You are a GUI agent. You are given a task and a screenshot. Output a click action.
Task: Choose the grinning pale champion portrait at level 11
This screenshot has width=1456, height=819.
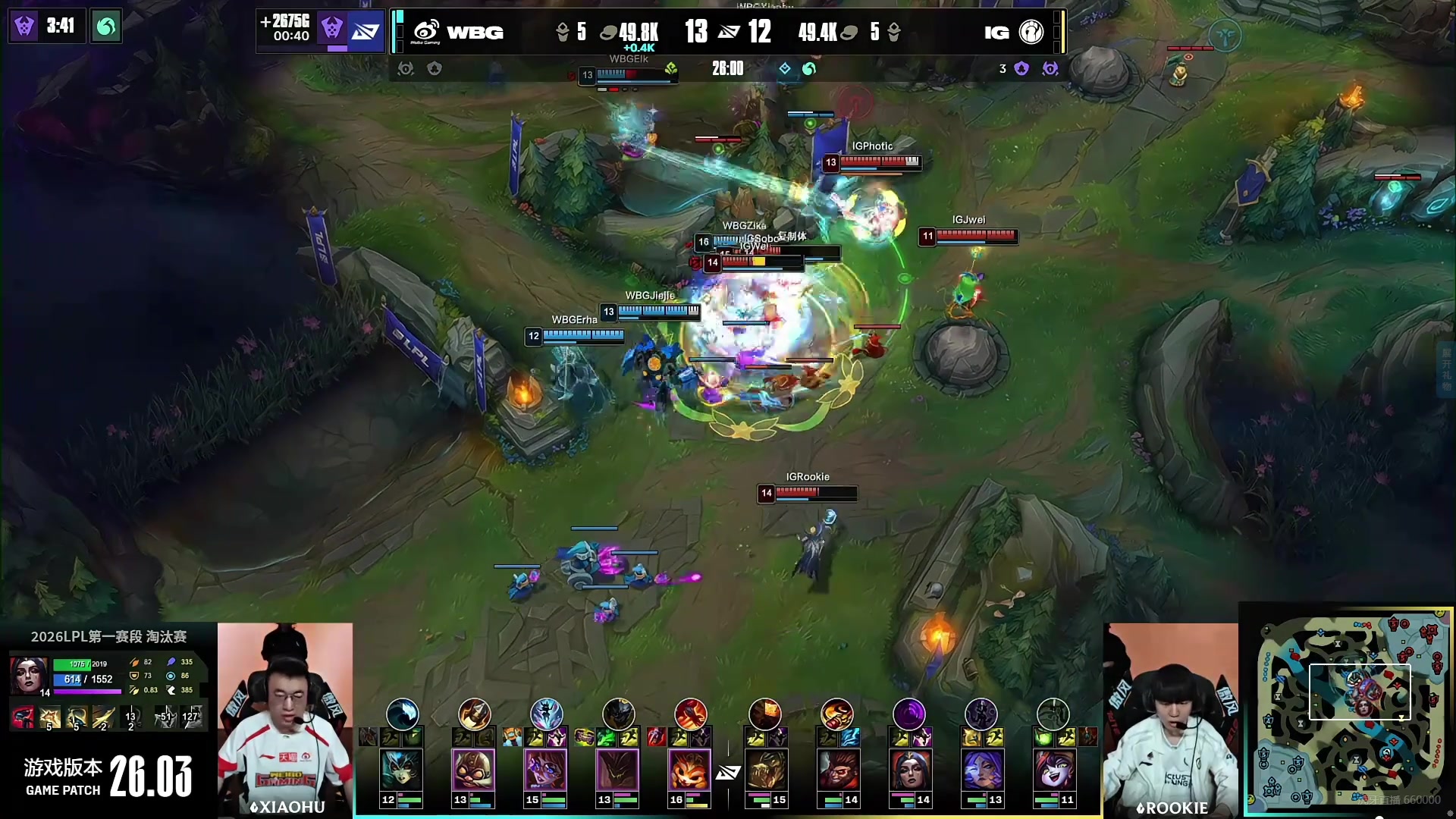point(1054,770)
